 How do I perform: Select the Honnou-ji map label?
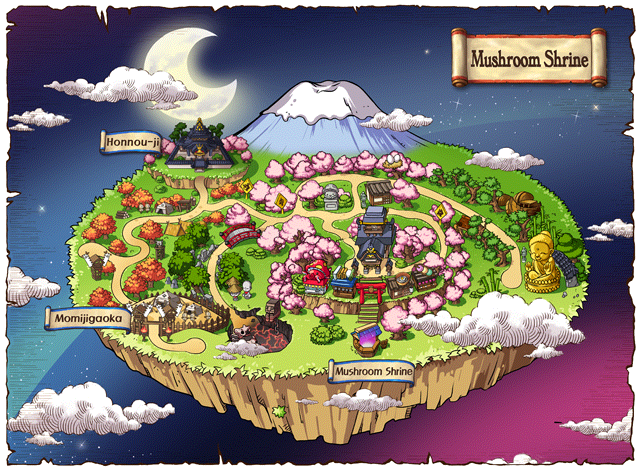(x=132, y=142)
